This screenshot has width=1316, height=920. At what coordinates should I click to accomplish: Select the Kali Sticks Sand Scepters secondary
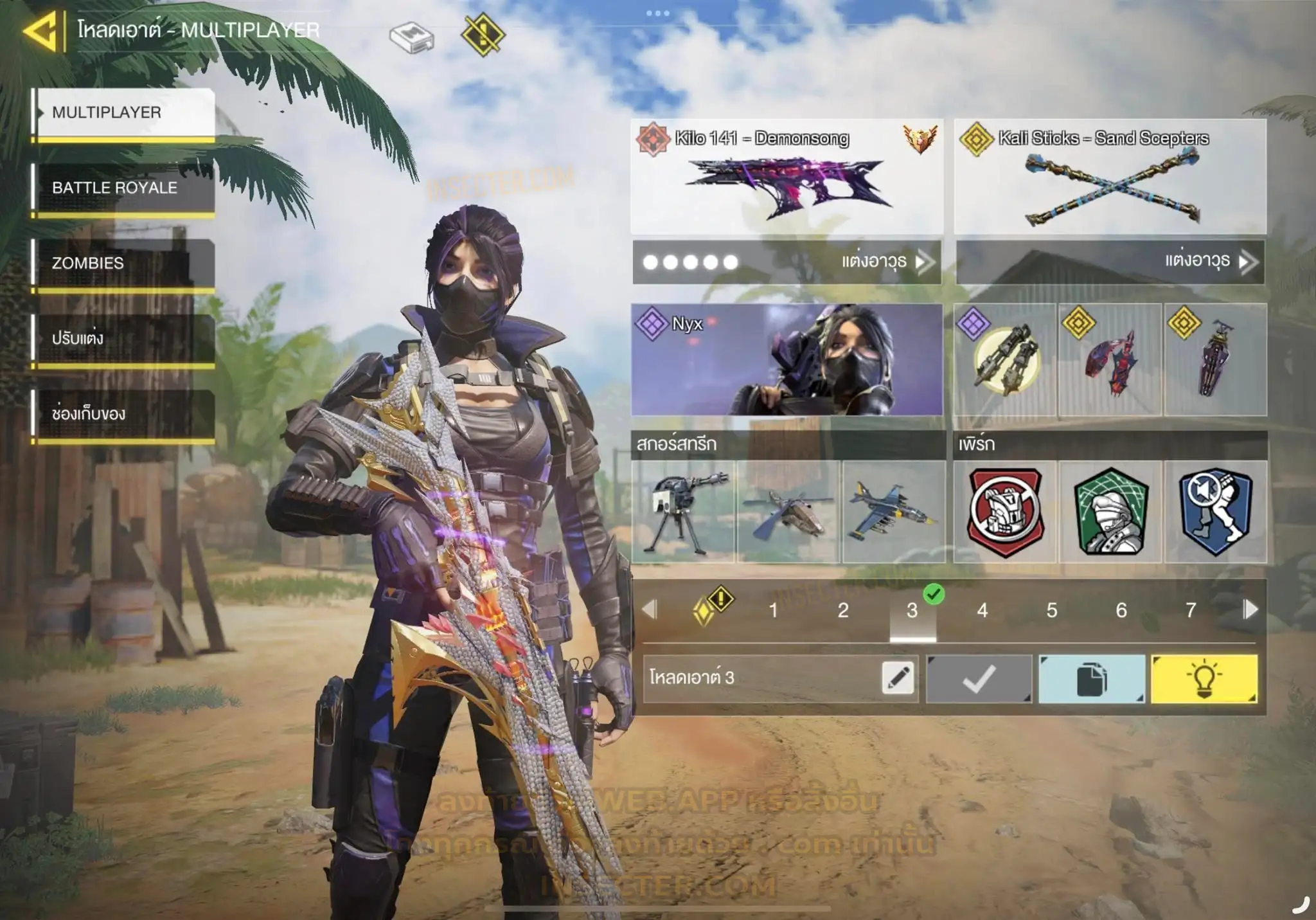[x=1110, y=176]
